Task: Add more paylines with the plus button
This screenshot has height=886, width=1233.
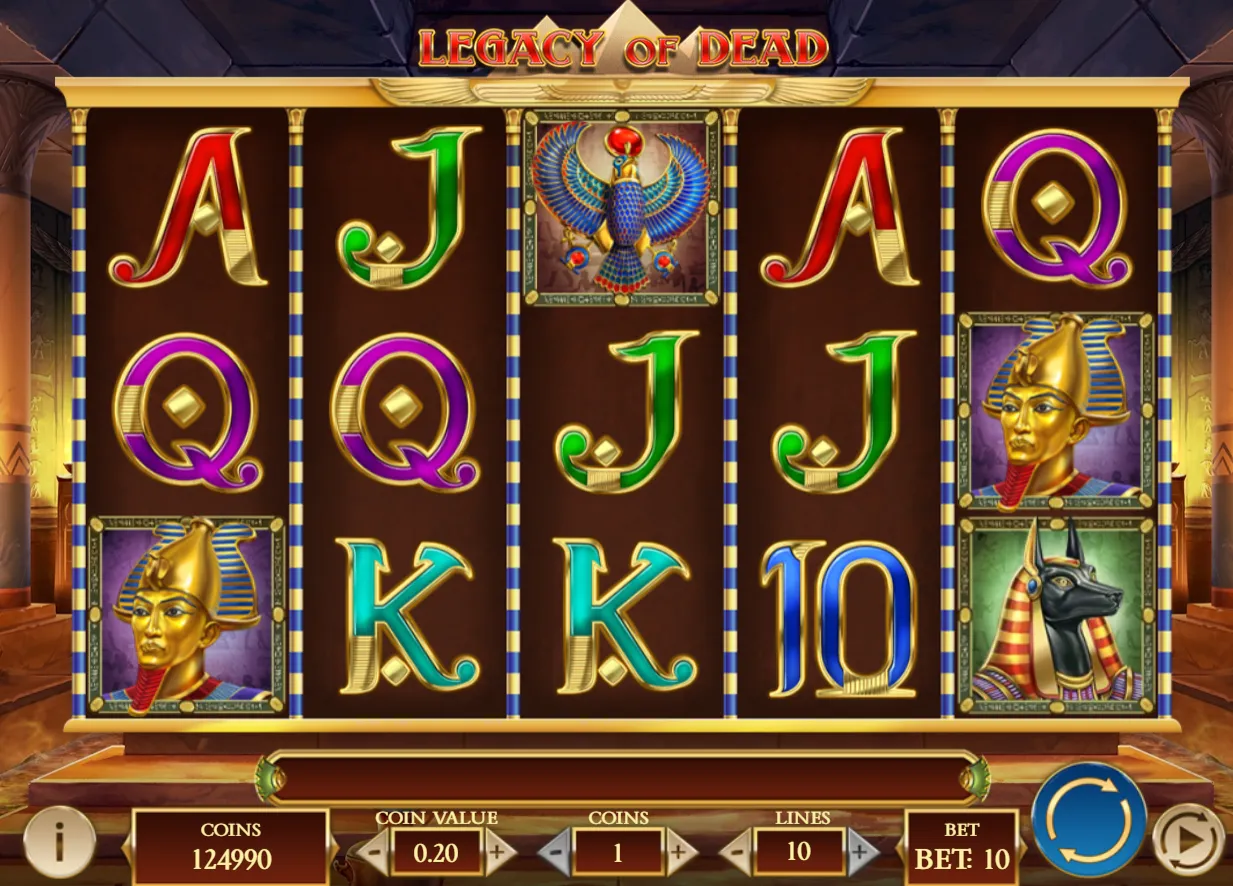Action: pos(860,853)
